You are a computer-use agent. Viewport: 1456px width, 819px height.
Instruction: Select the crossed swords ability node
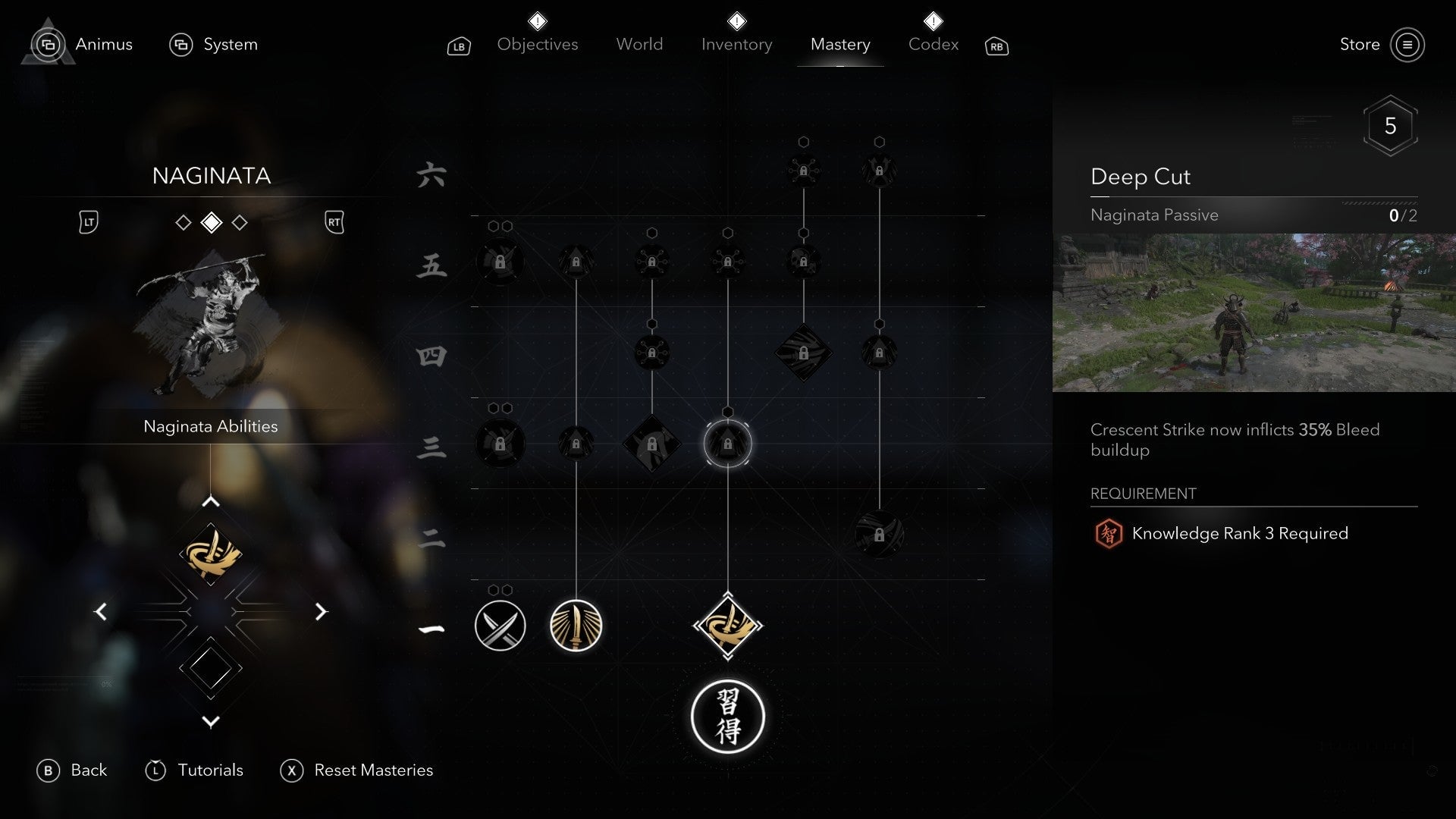point(500,626)
